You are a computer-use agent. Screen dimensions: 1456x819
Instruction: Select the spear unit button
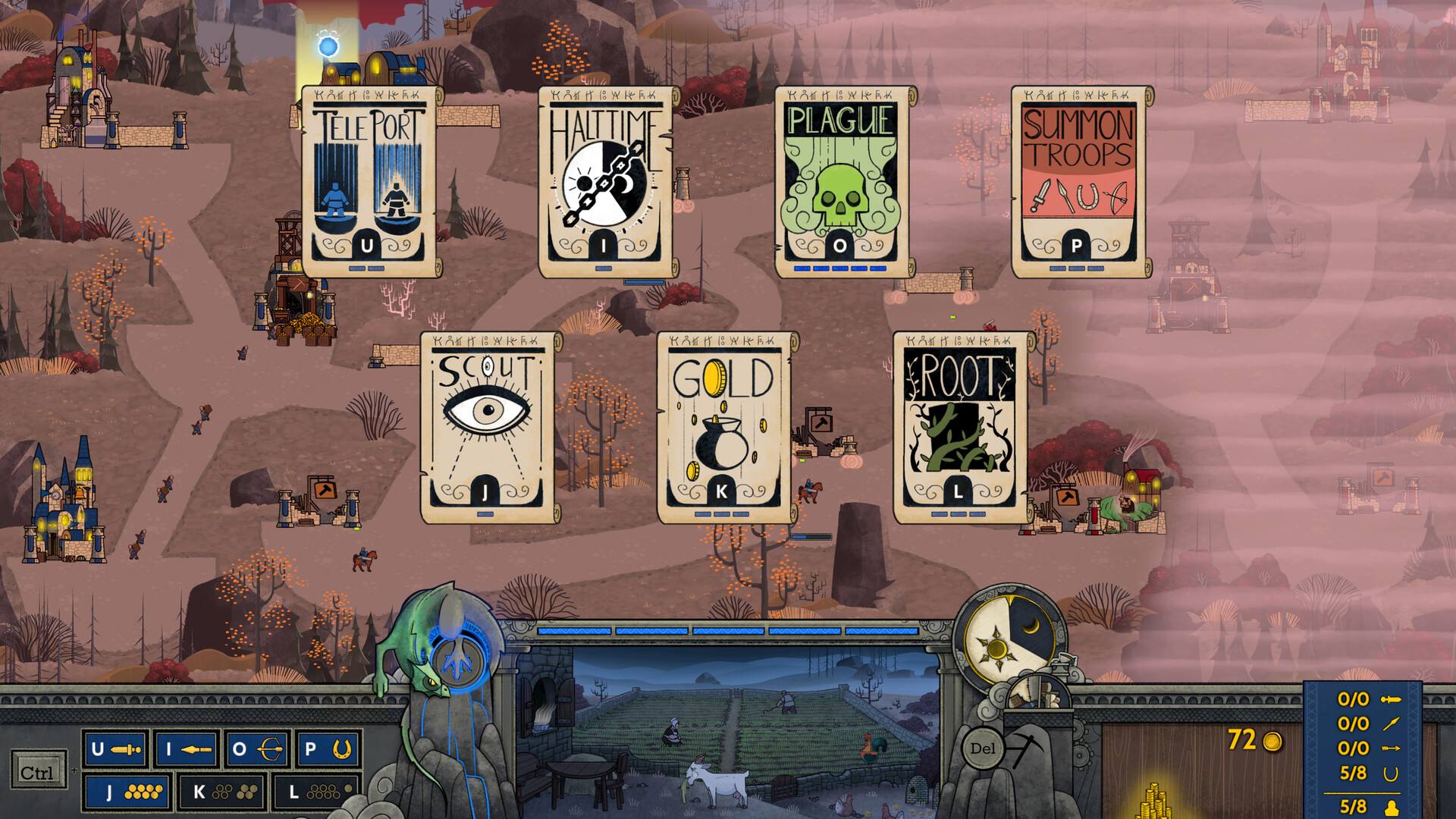pos(187,750)
